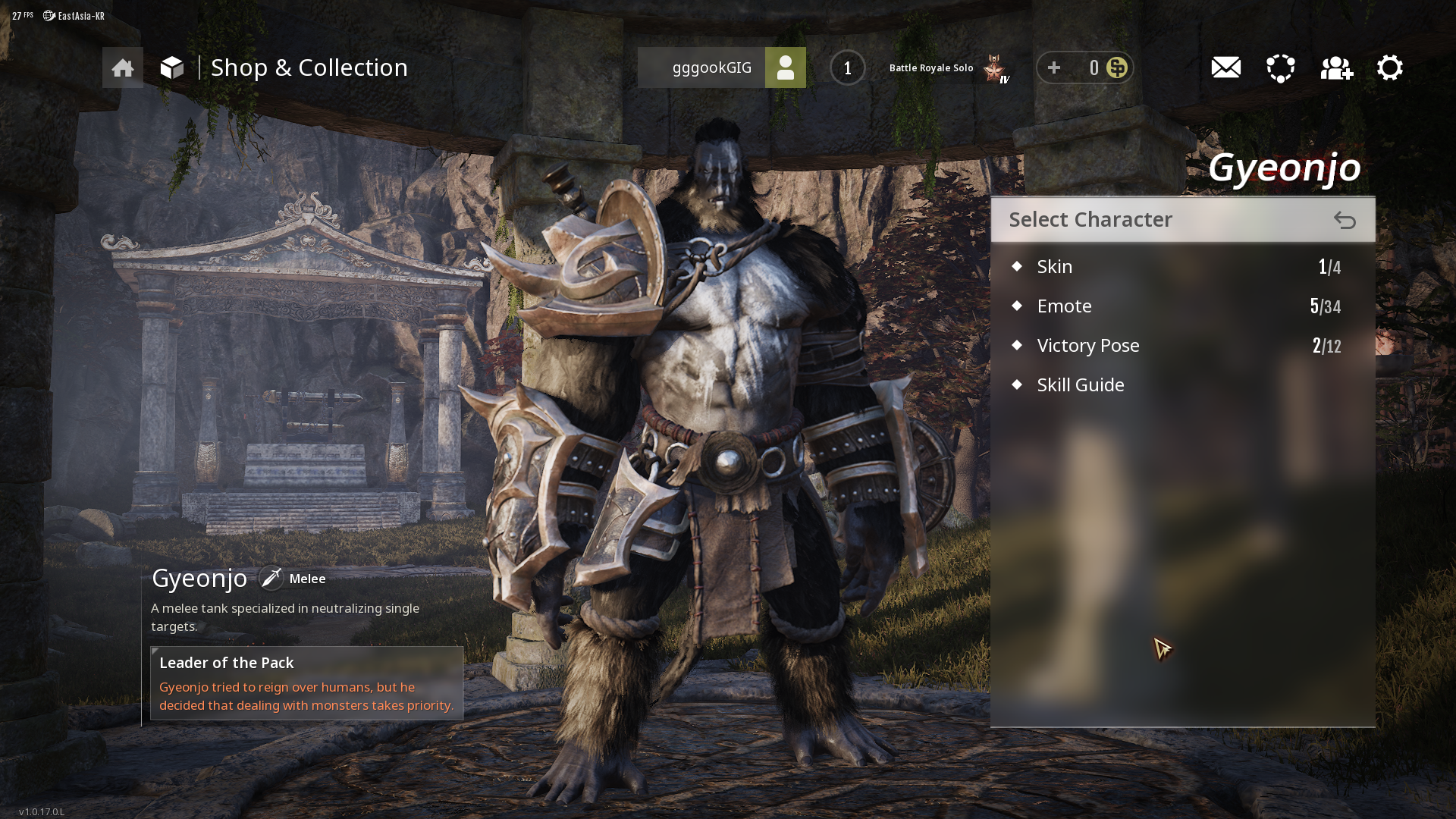Screen dimensions: 1456x819
Task: Open the add friends menu
Action: coord(1336,68)
